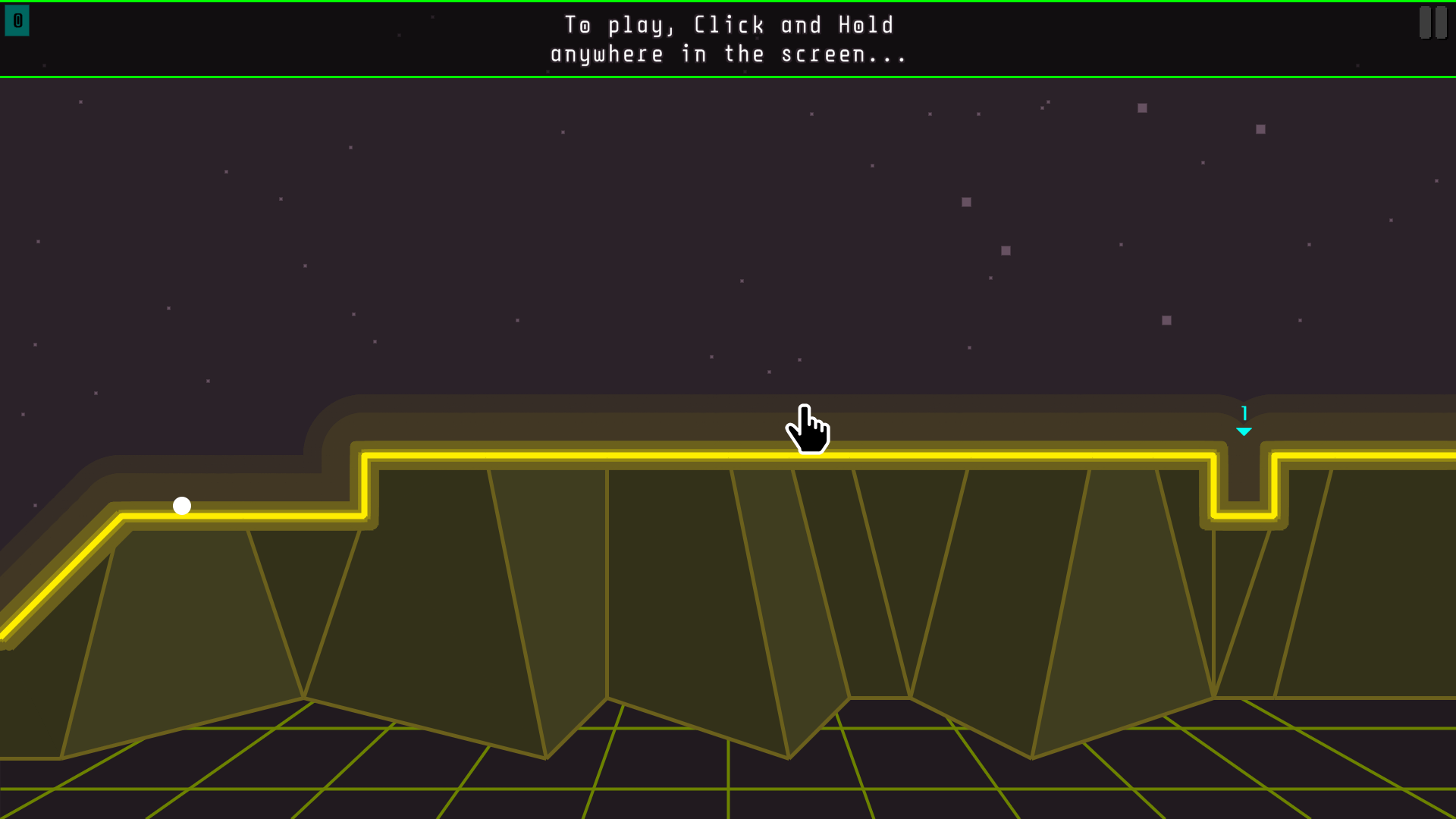Pause the game with the pause icon
Image resolution: width=1456 pixels, height=819 pixels.
[x=1432, y=22]
